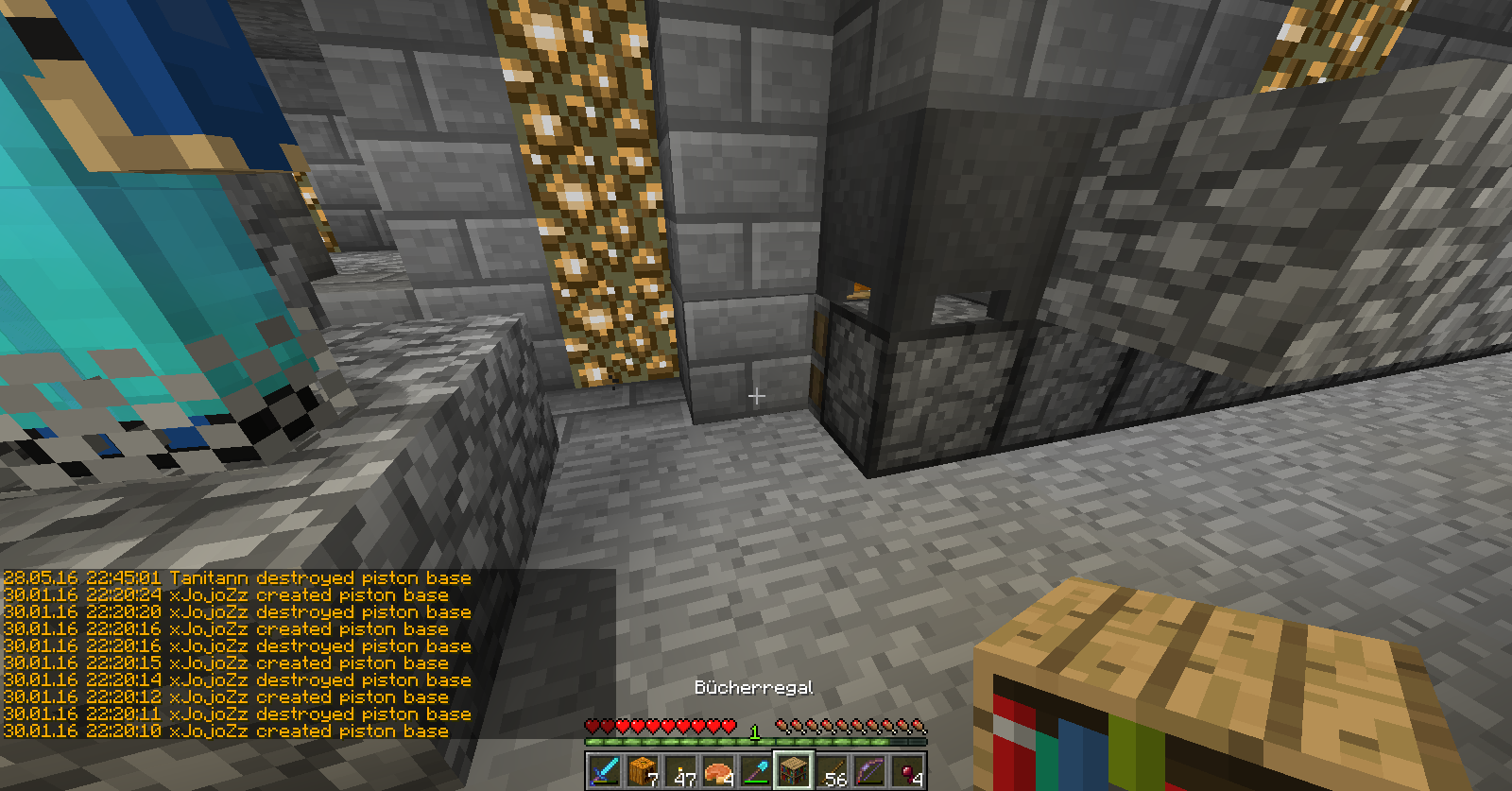The height and width of the screenshot is (791, 1512).
Task: Select the pumpkin pie hotbar slot
Action: [718, 770]
